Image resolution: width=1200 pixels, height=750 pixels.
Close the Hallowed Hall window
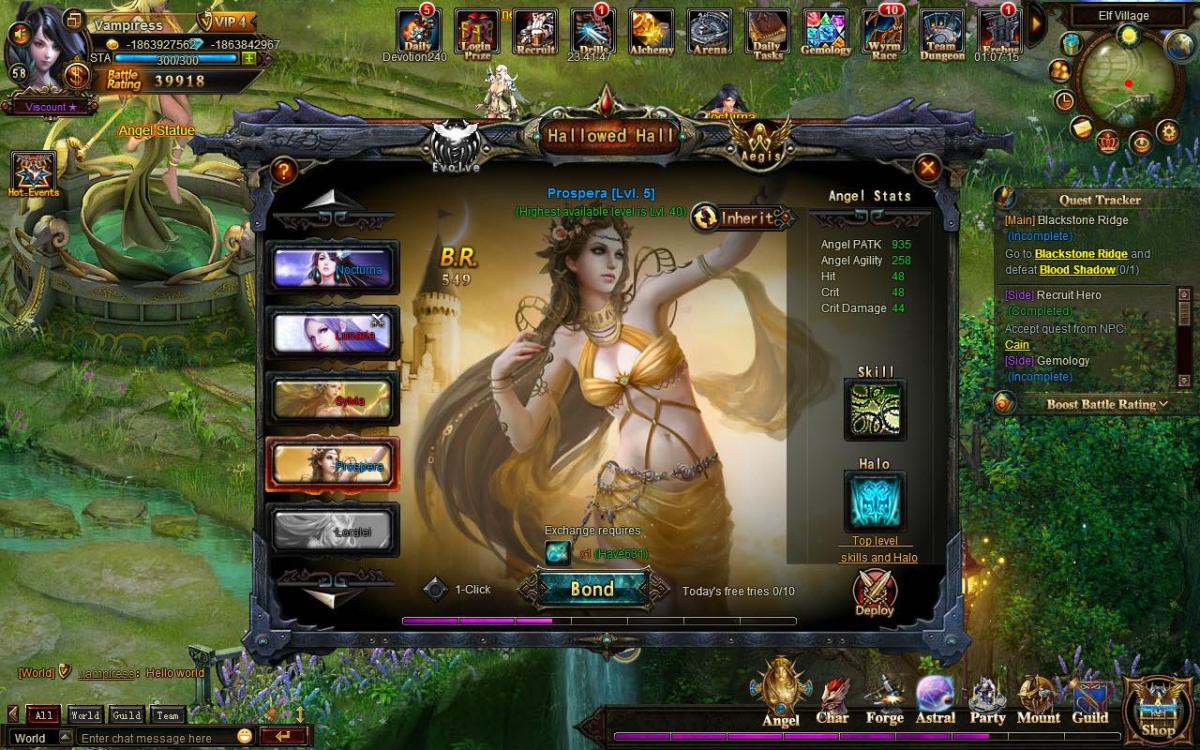928,169
